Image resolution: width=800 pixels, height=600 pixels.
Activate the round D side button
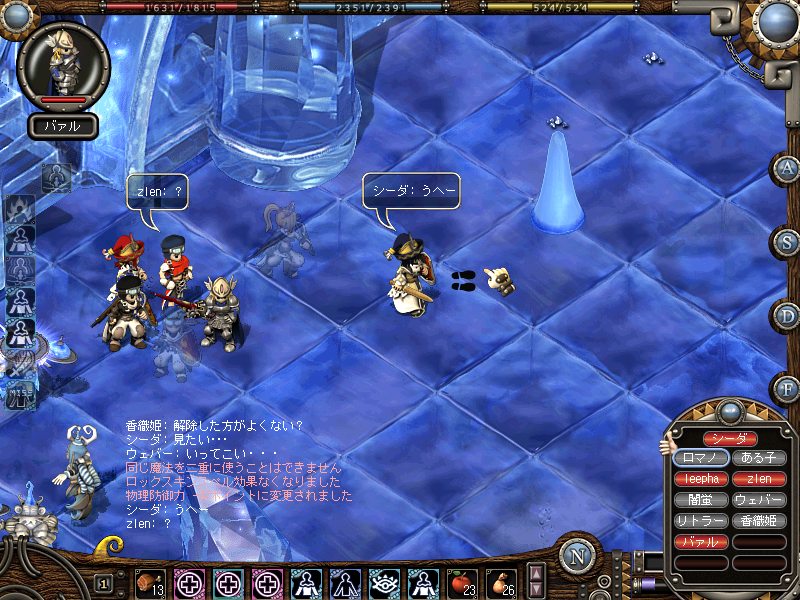(786, 314)
